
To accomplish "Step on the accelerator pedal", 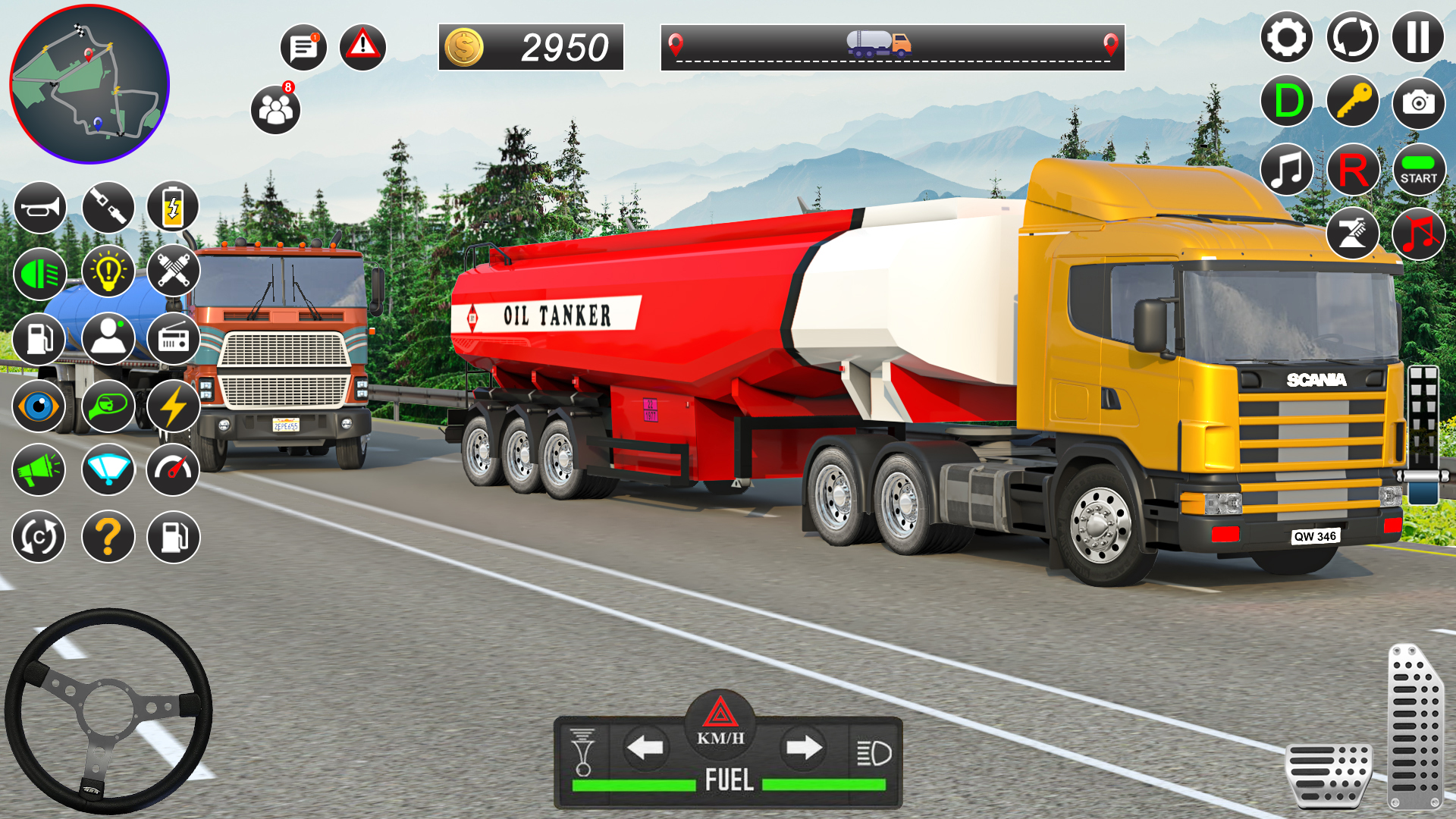I will pyautogui.click(x=1414, y=726).
